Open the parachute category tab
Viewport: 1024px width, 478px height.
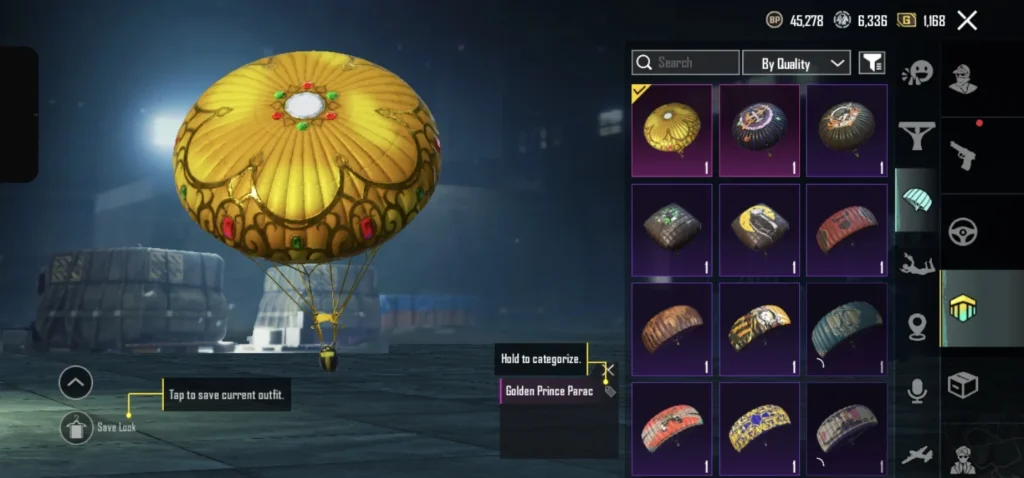coord(916,198)
